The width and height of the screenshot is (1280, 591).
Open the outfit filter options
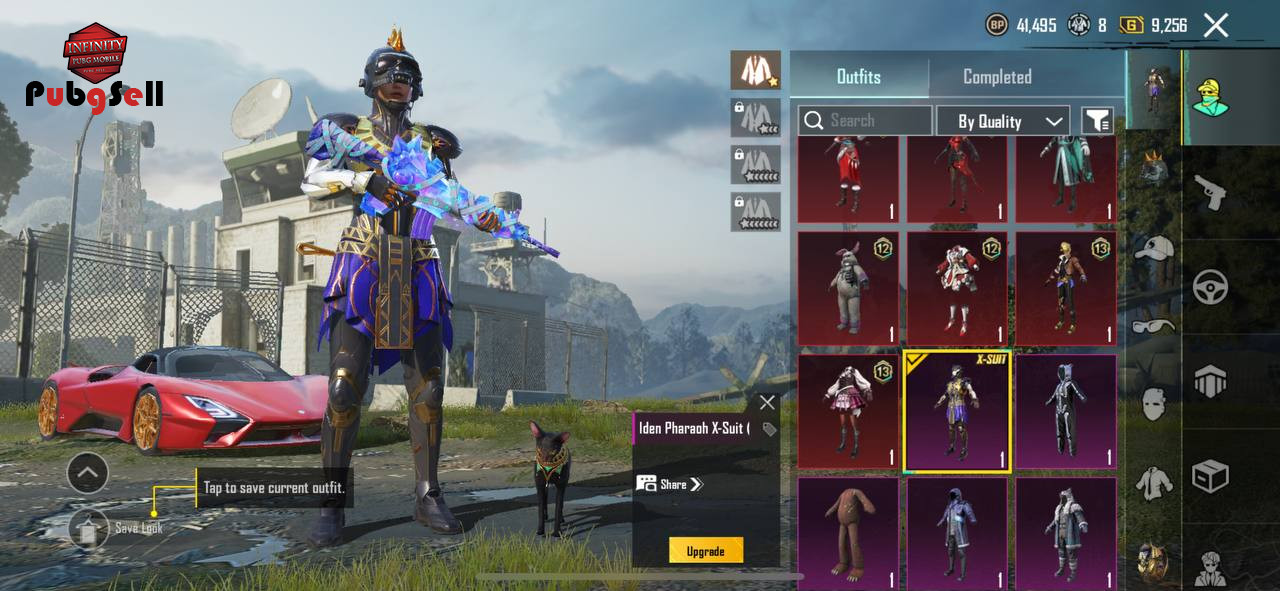click(x=1097, y=121)
